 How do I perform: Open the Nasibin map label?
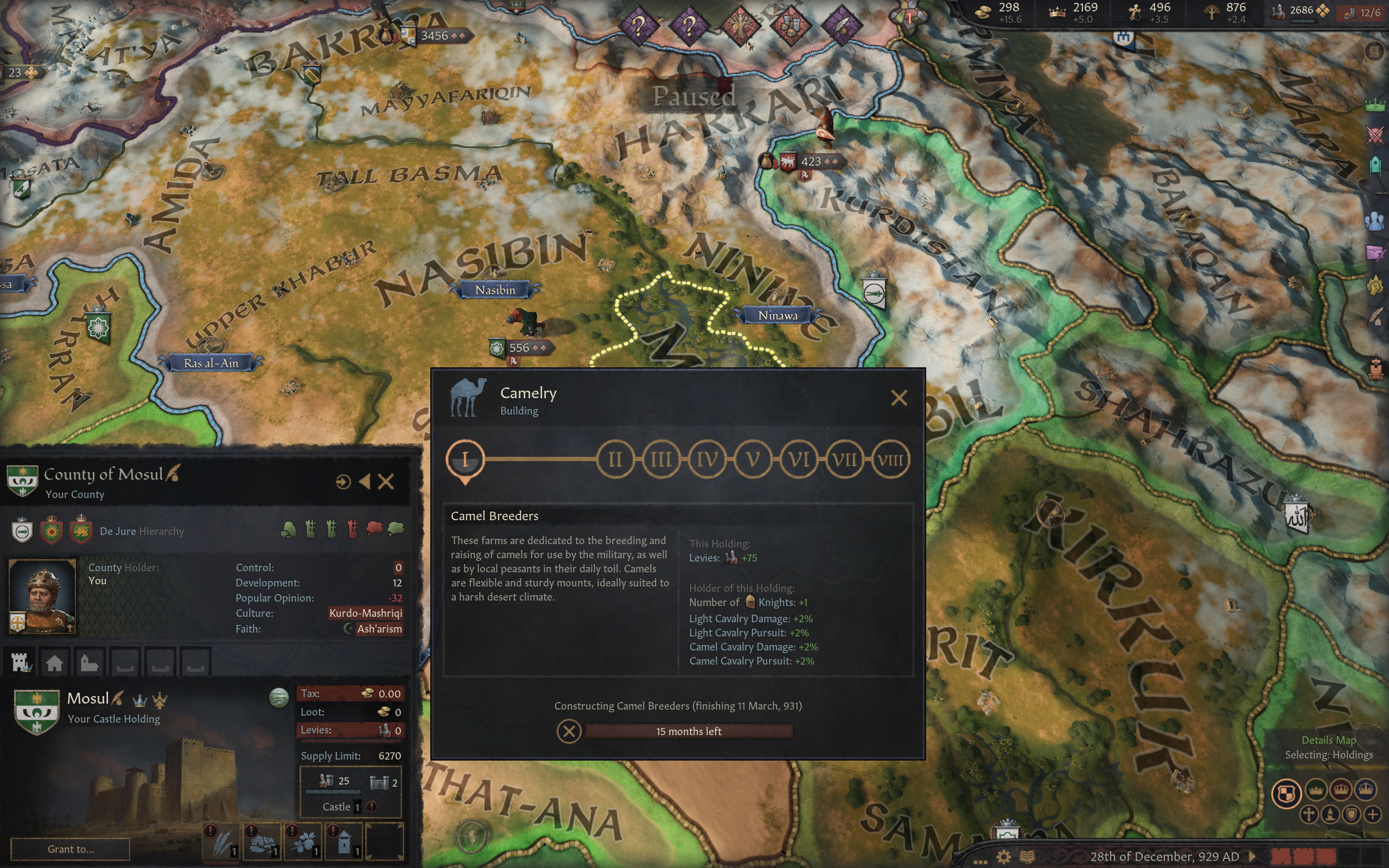pyautogui.click(x=495, y=290)
